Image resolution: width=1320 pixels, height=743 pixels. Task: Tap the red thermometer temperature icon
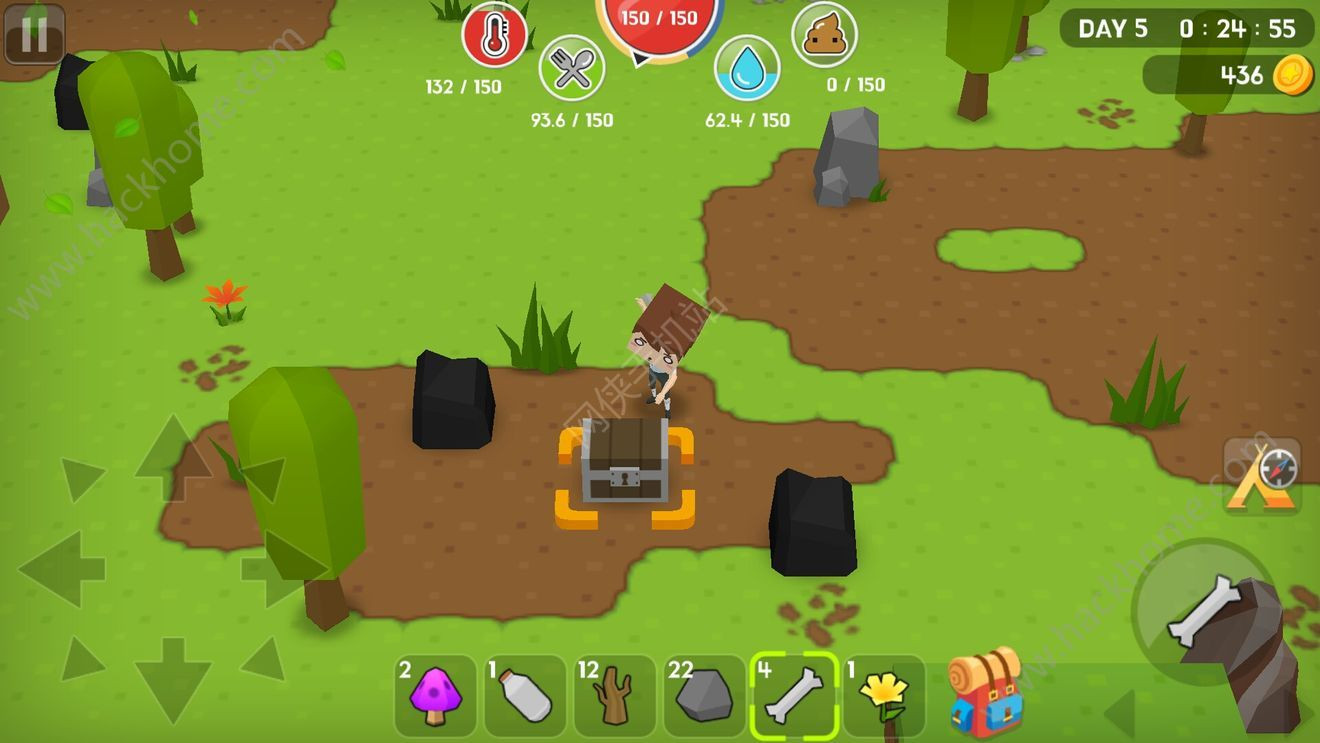point(494,35)
